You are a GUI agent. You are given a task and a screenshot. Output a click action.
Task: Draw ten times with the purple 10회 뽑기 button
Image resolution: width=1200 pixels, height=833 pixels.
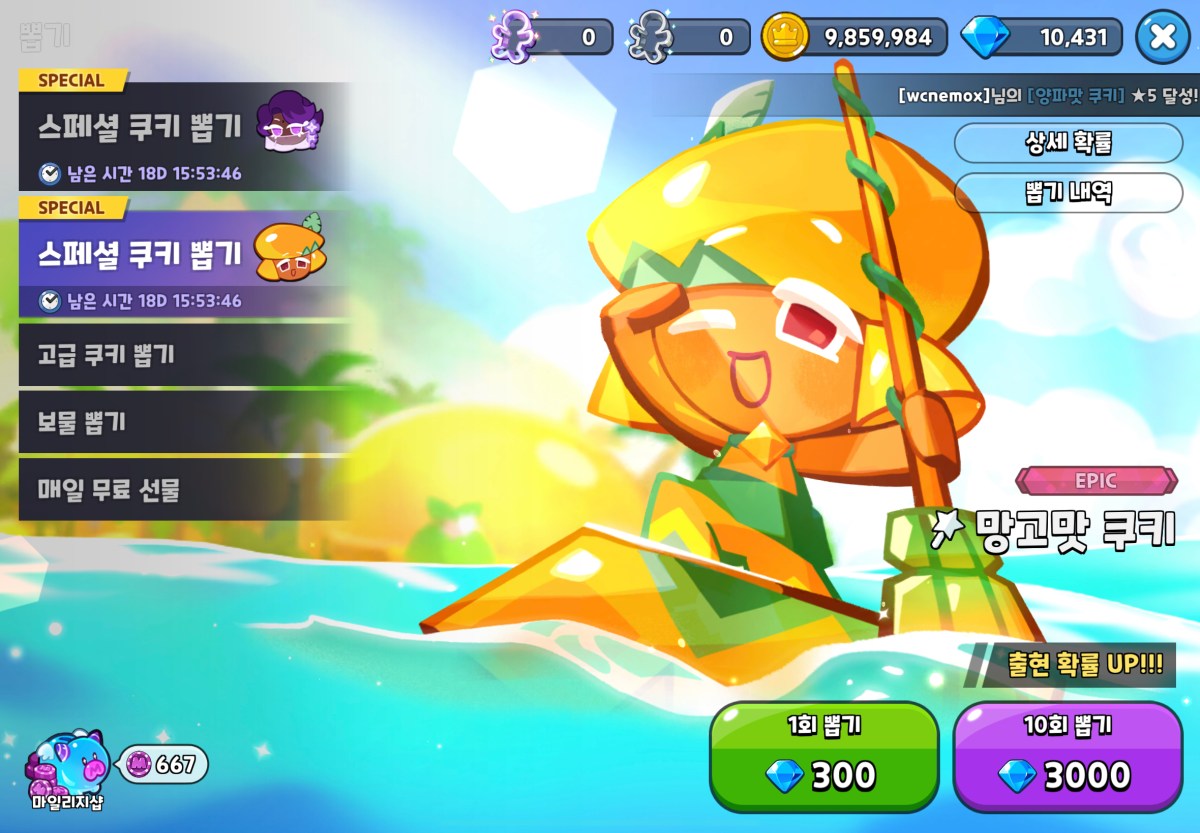[1067, 756]
